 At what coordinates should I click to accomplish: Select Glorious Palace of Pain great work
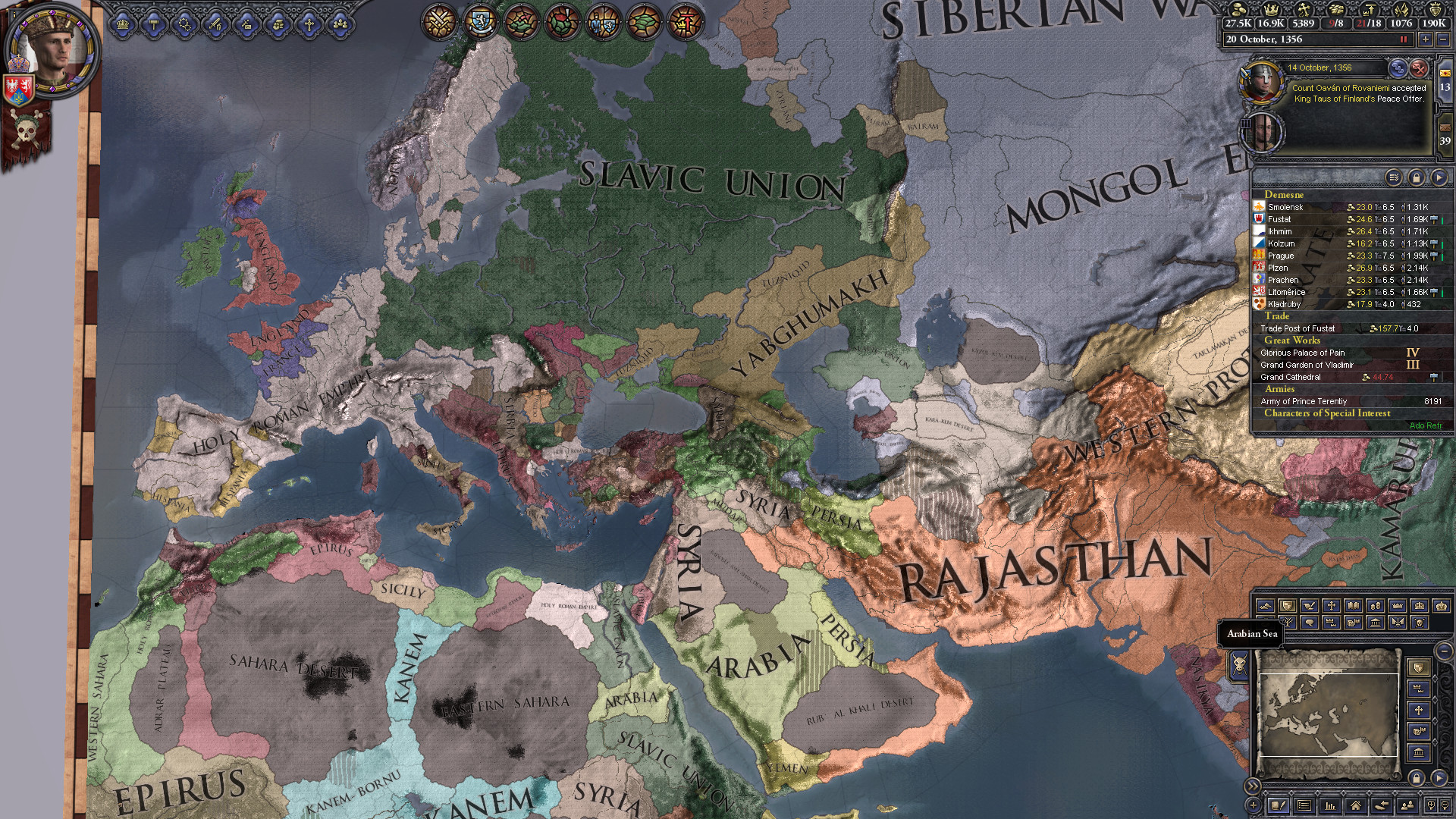pos(1303,353)
